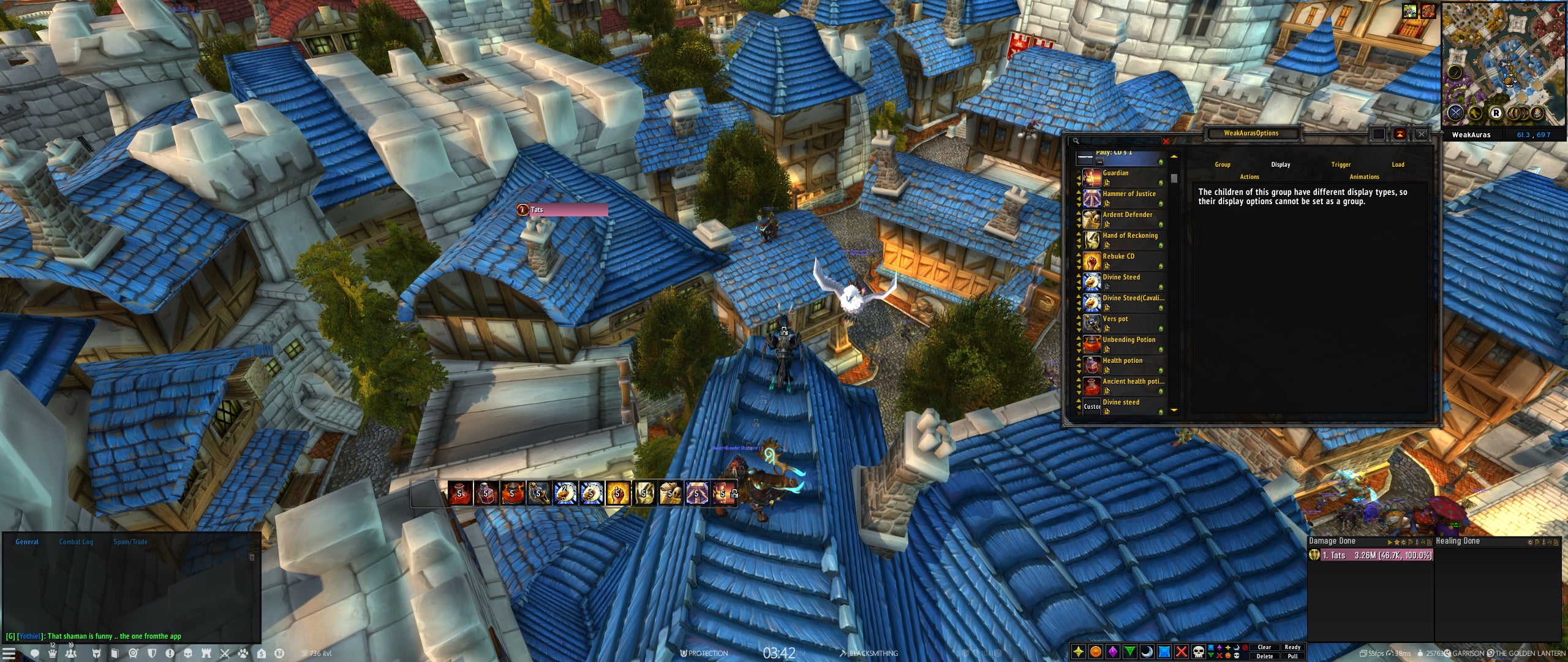
Task: Place the skull raid marker
Action: tap(1199, 652)
